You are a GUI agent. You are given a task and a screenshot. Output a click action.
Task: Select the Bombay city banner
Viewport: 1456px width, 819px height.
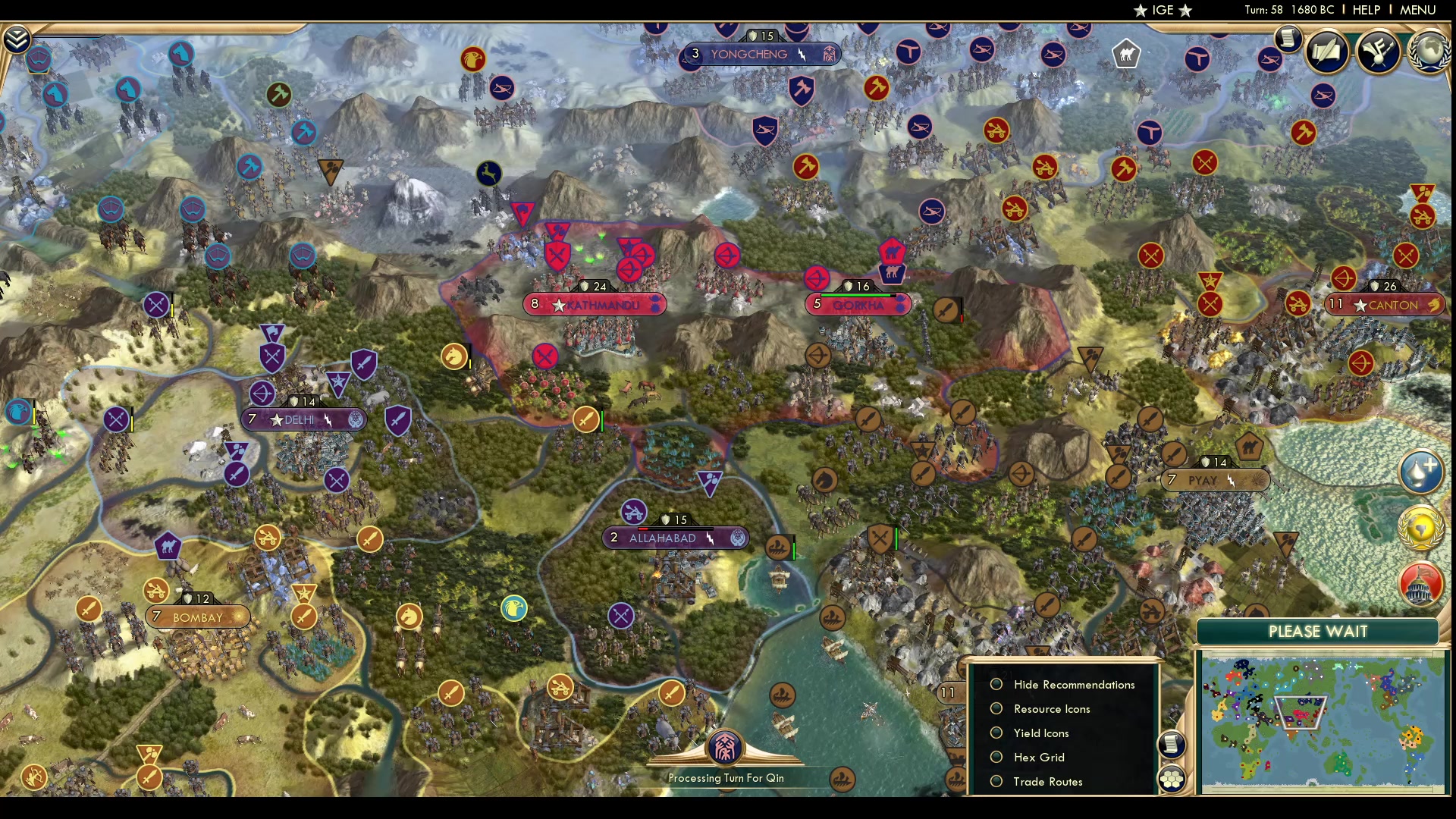point(197,617)
